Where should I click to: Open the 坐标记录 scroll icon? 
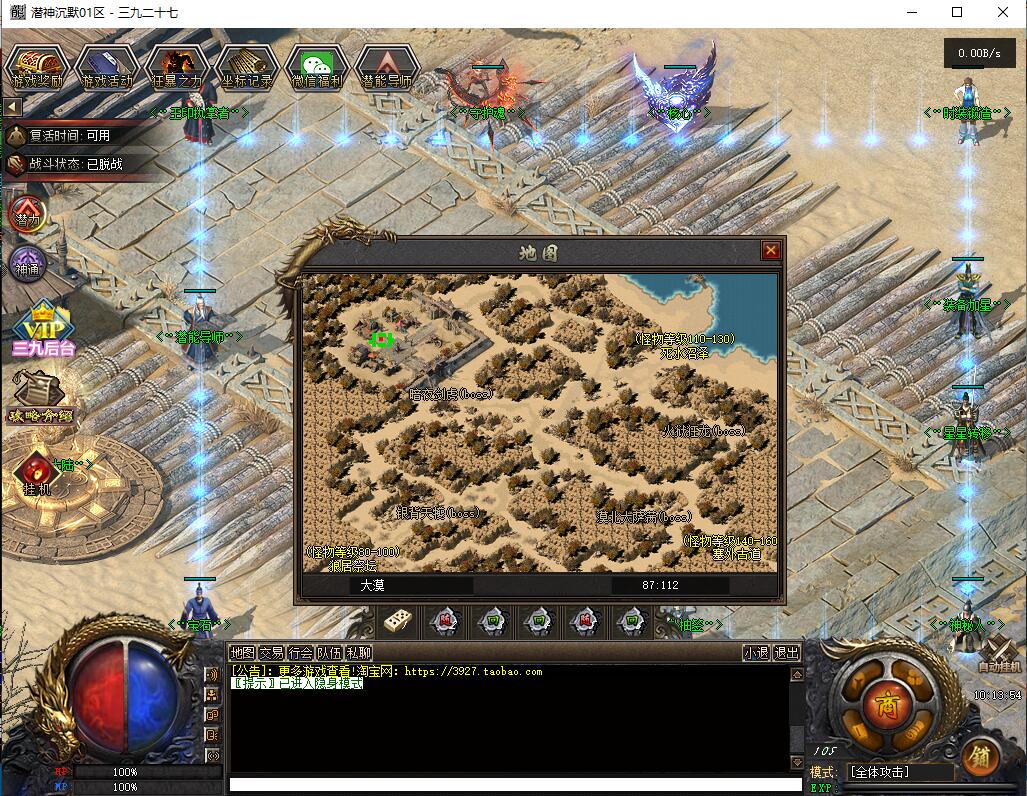pyautogui.click(x=247, y=67)
